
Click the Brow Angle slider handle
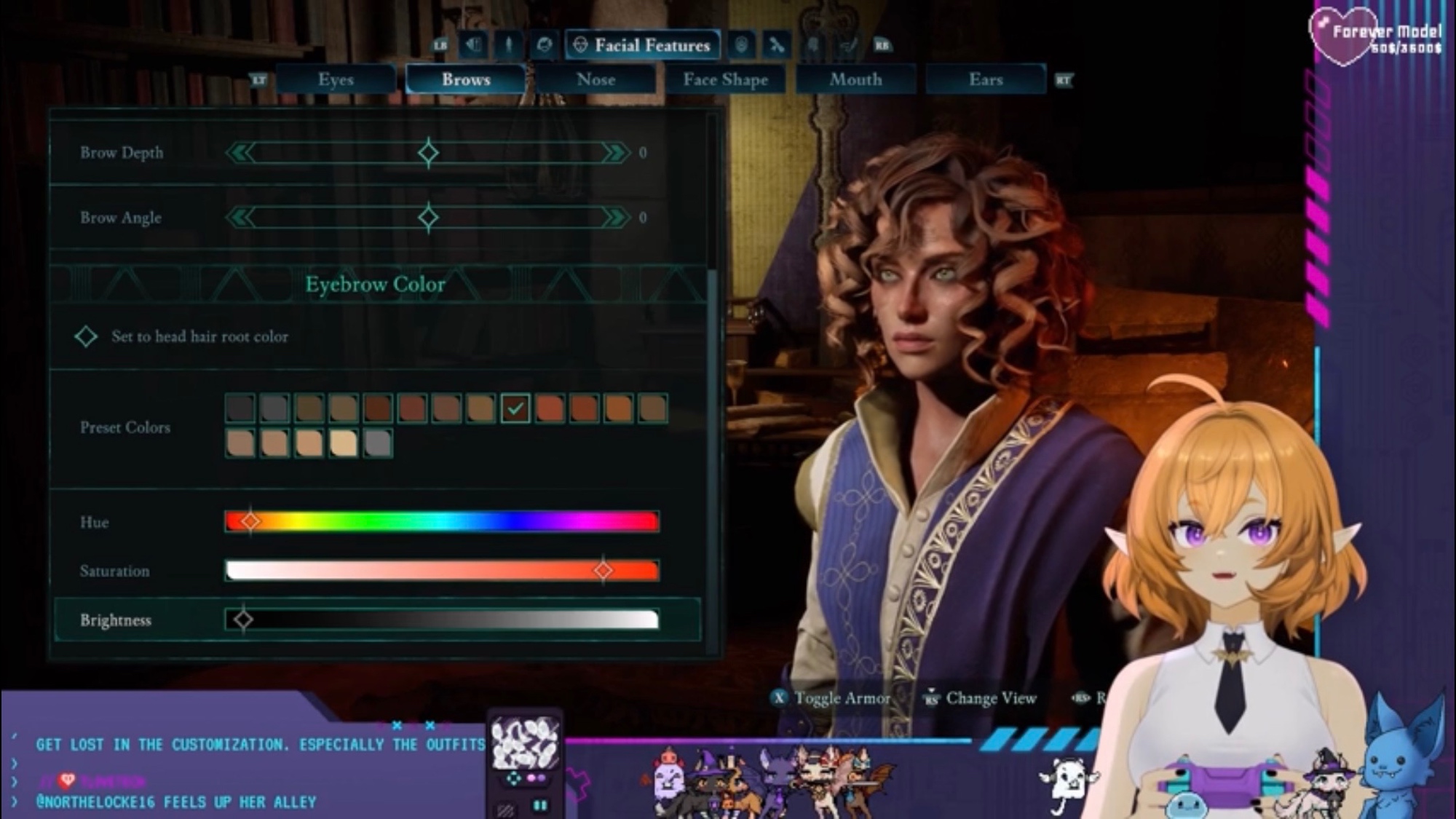[x=428, y=217]
